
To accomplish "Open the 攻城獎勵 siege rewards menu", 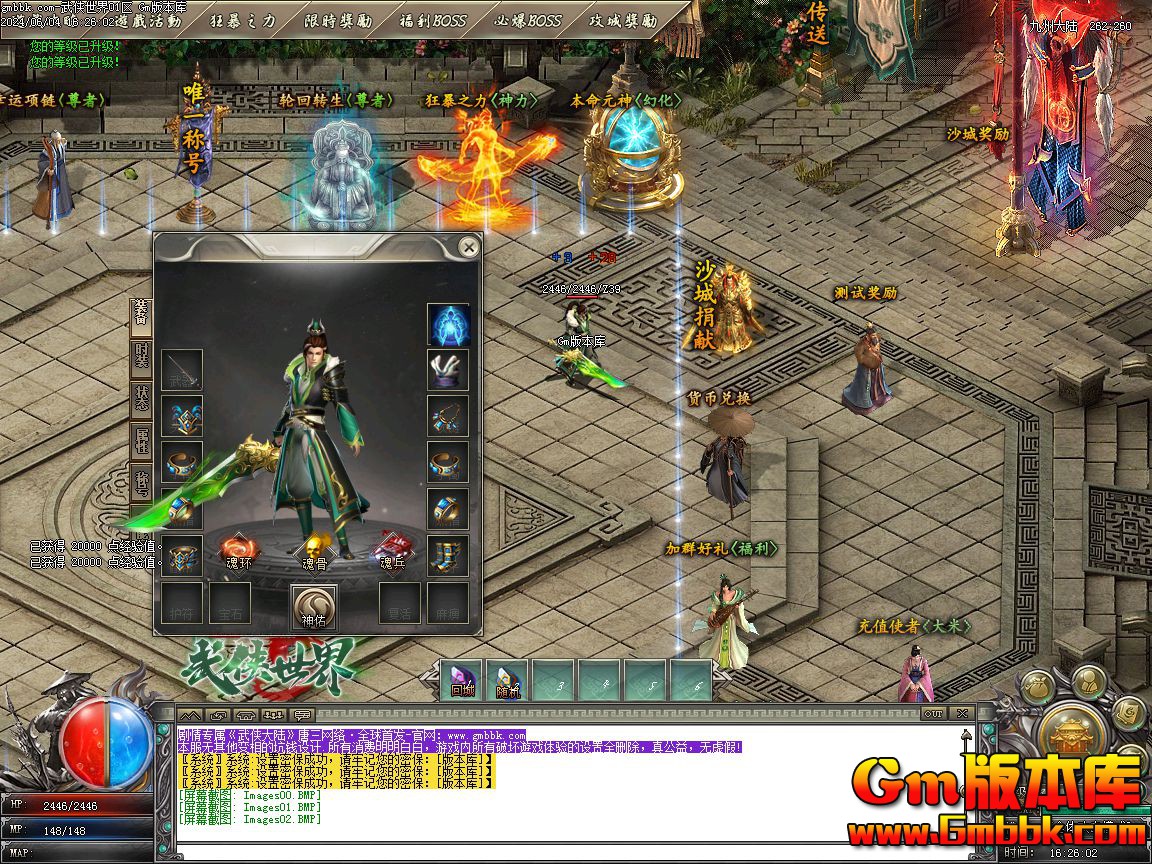I will 622,20.
